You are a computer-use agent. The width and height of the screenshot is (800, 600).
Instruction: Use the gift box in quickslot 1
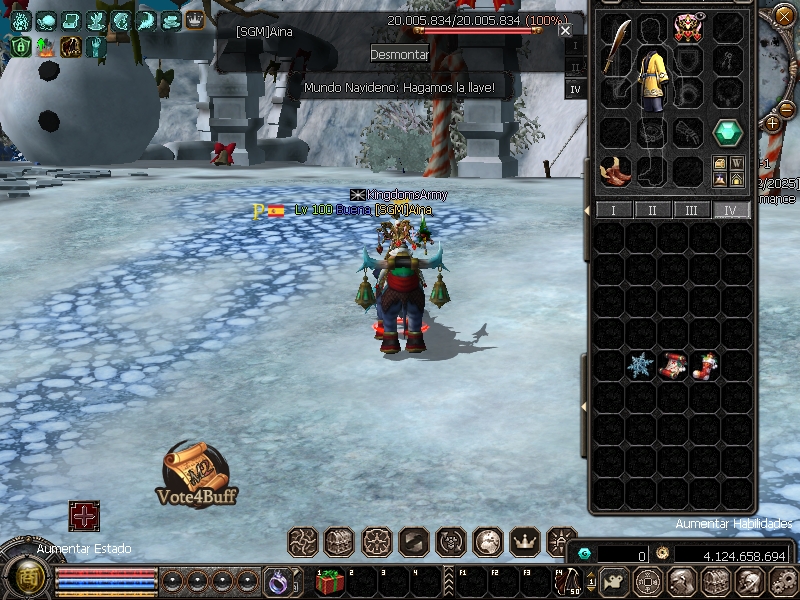[329, 581]
